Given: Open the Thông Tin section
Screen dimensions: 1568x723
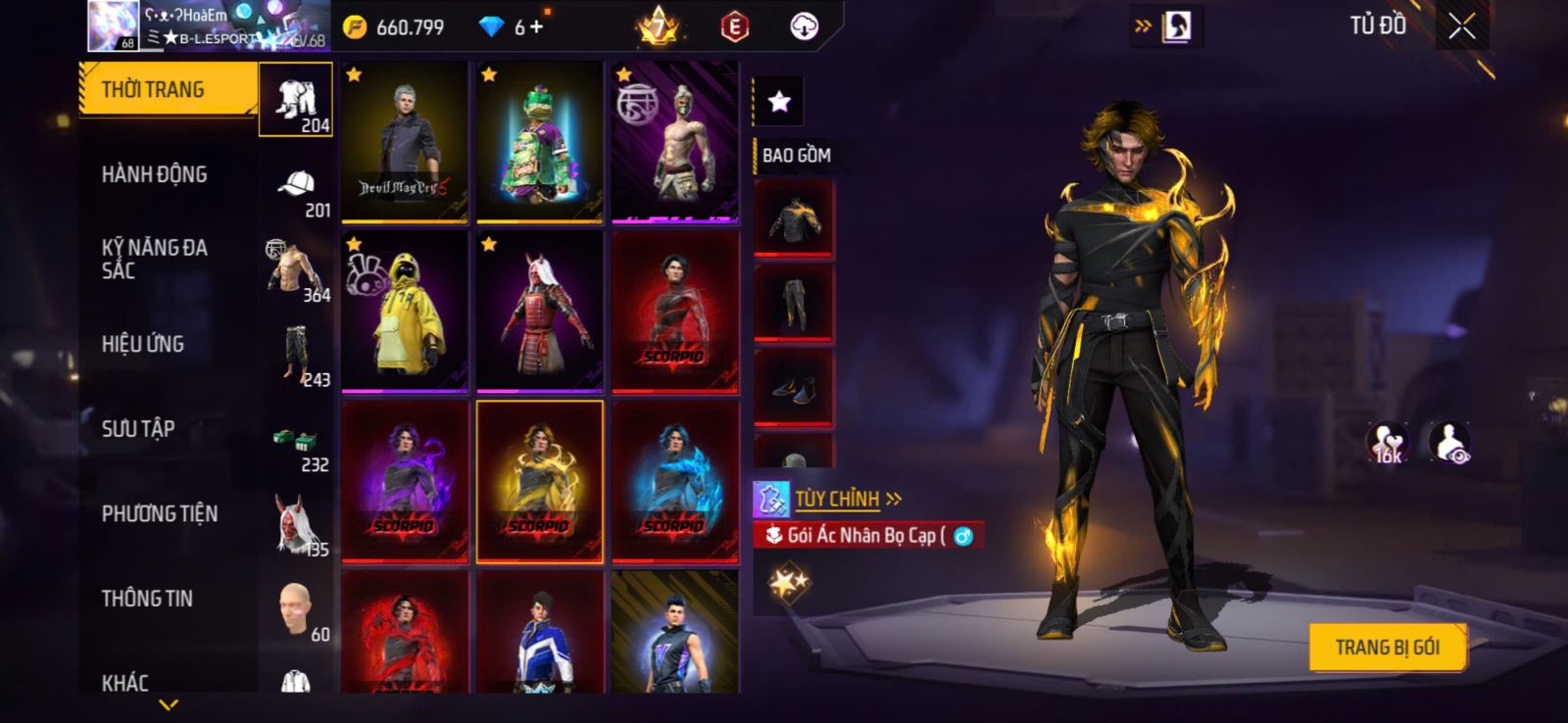Looking at the screenshot, I should 147,599.
